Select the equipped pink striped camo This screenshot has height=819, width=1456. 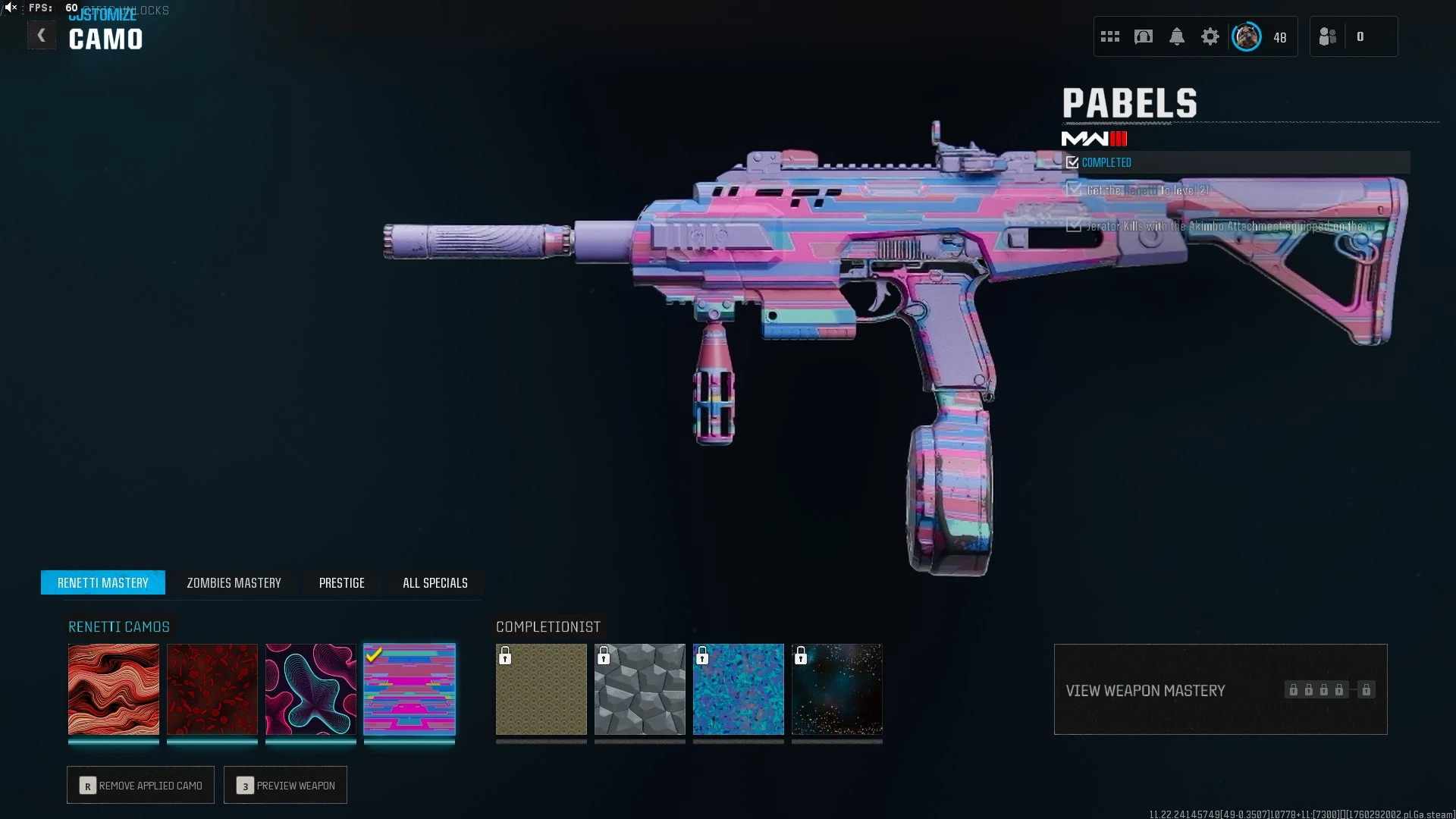click(409, 689)
